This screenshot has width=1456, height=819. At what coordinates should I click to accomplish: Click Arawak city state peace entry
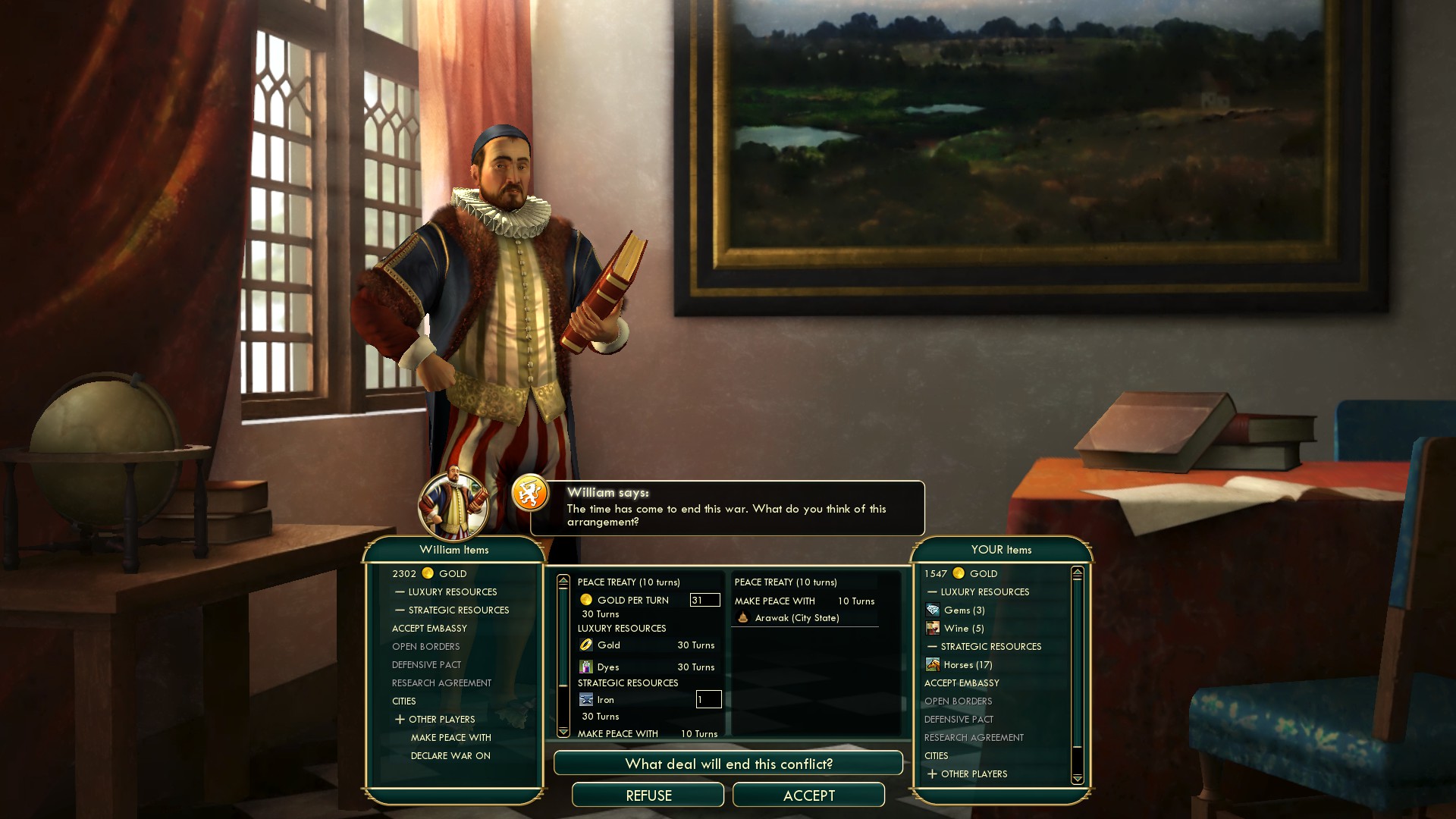click(x=796, y=618)
